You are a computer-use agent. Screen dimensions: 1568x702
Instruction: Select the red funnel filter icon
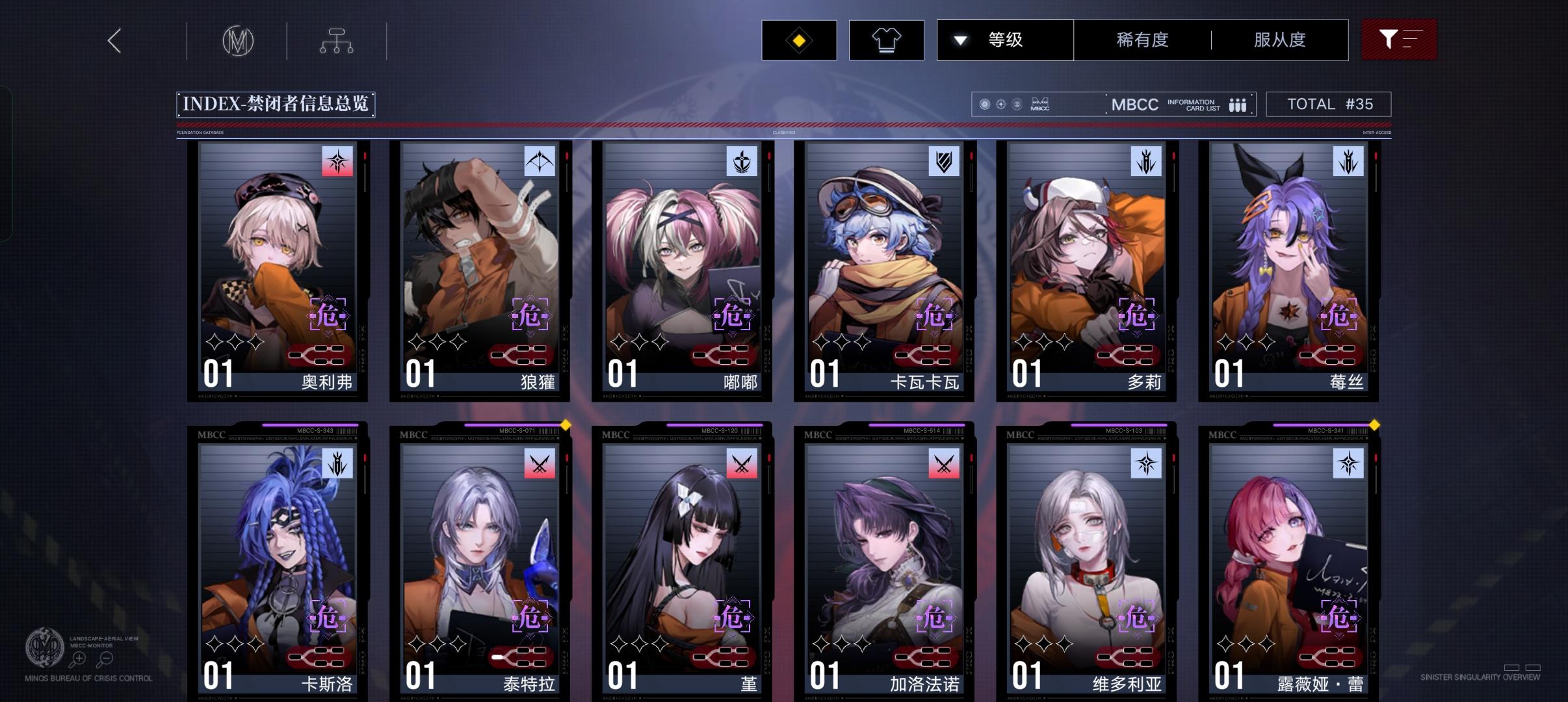(1398, 40)
